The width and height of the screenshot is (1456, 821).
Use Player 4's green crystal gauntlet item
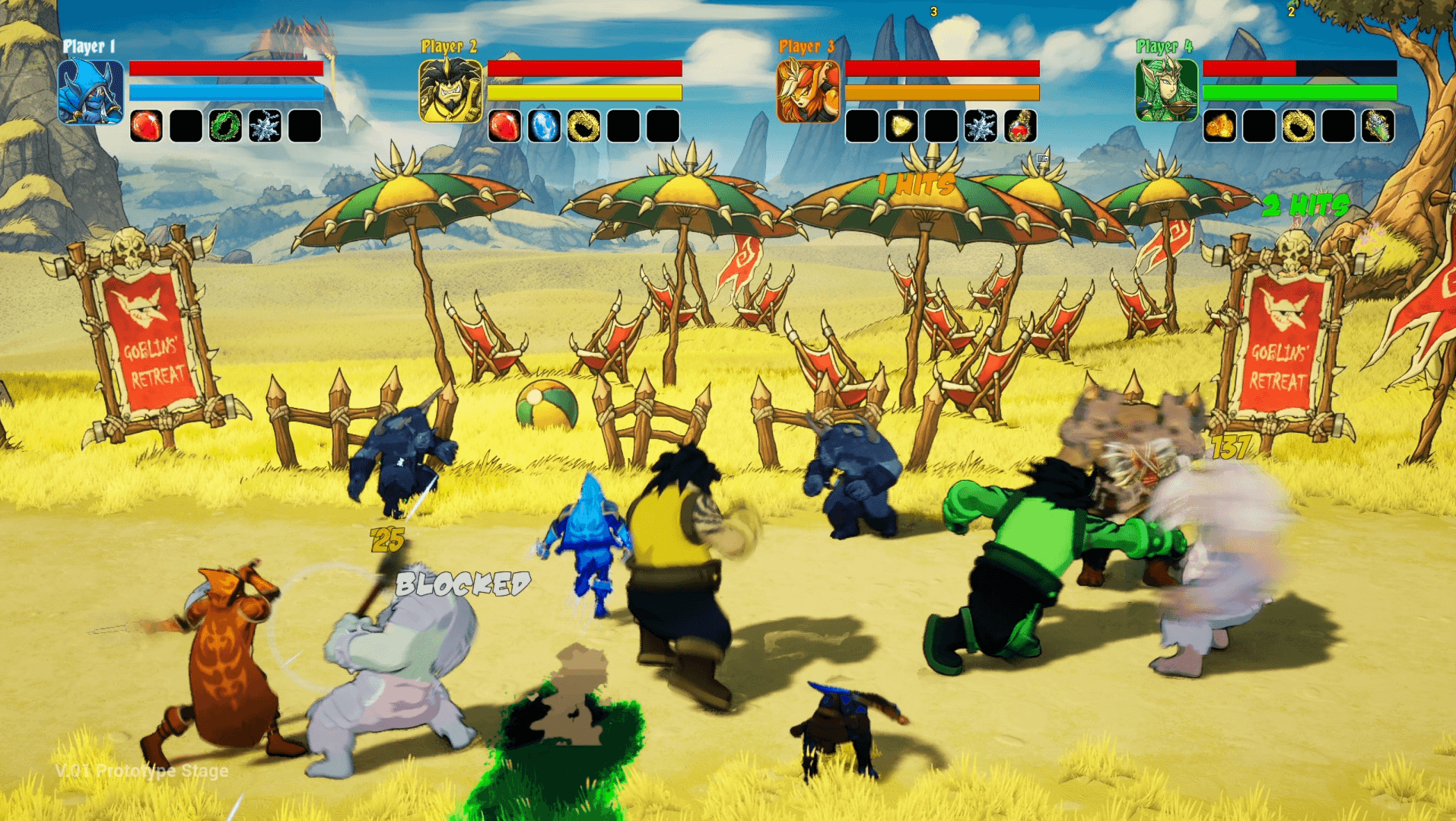[1378, 126]
